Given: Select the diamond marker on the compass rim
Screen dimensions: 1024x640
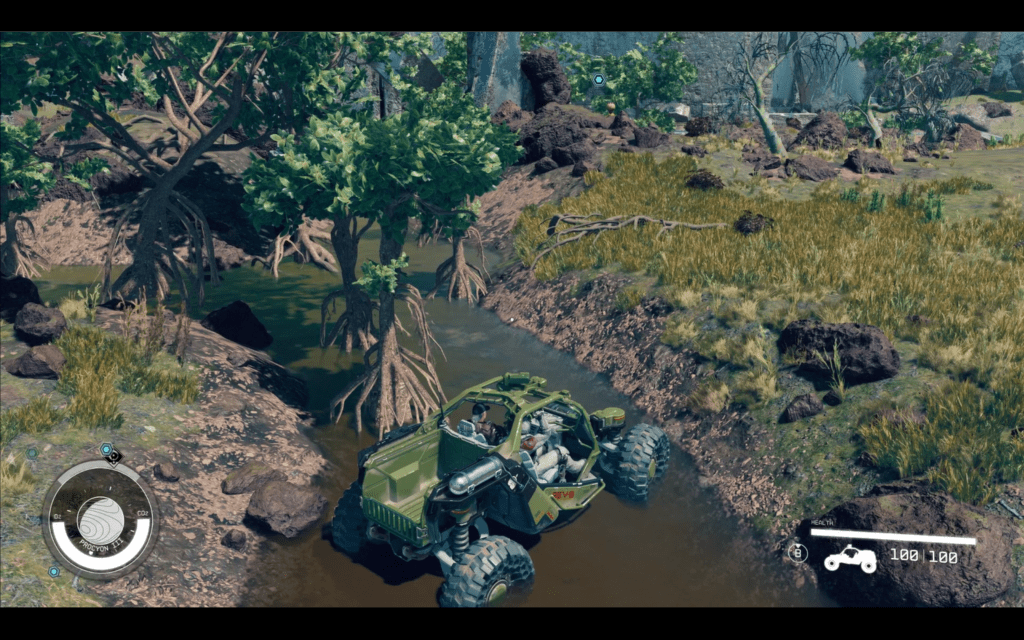Looking at the screenshot, I should point(114,458).
